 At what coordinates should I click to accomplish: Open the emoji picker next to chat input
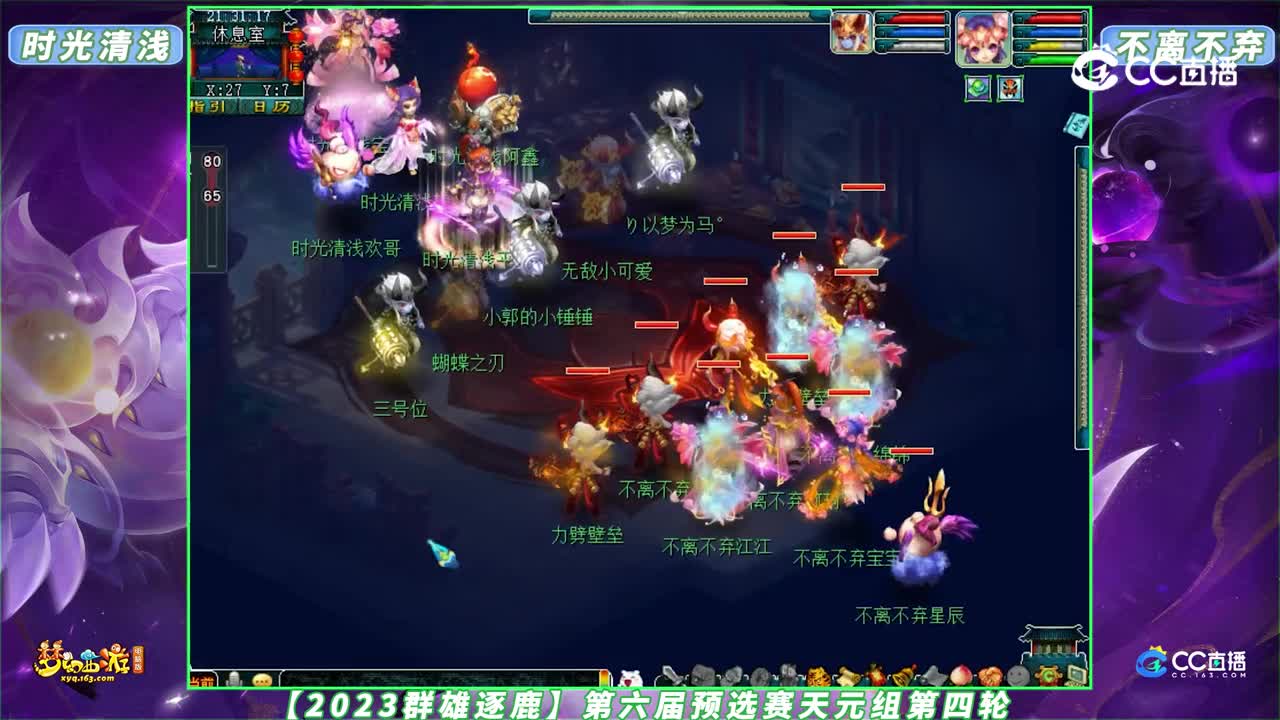click(260, 676)
